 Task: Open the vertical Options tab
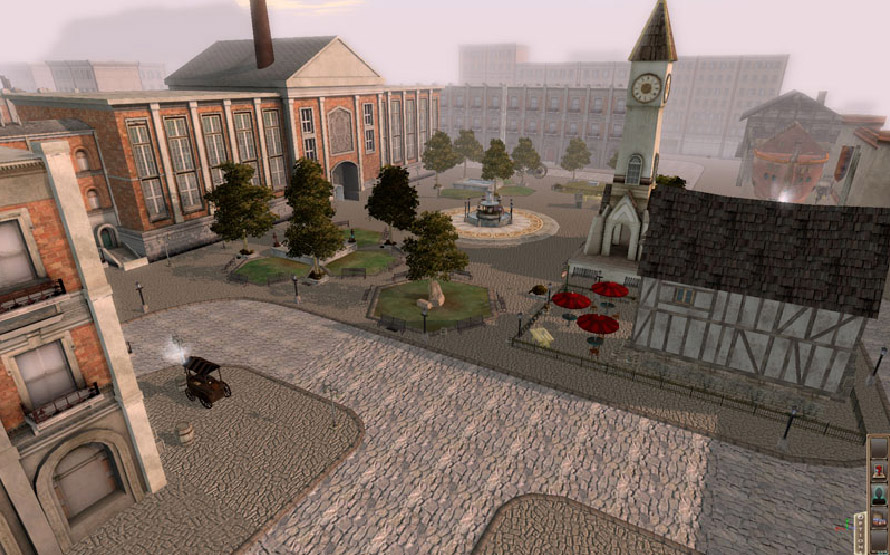pos(859,527)
